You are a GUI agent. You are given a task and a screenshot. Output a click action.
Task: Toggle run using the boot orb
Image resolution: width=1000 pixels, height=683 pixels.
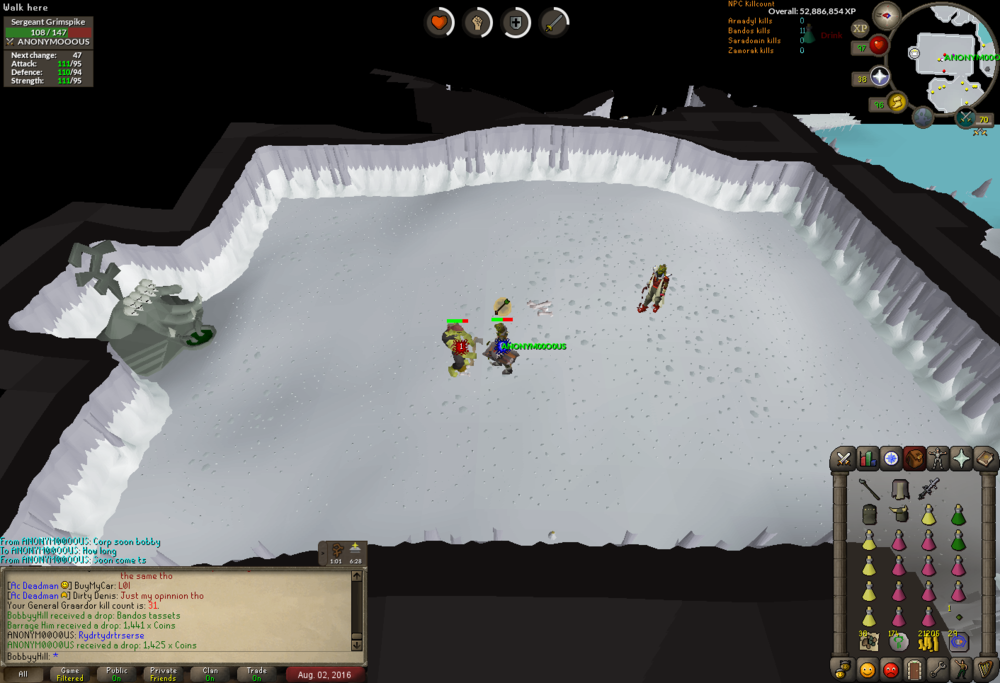pyautogui.click(x=898, y=102)
